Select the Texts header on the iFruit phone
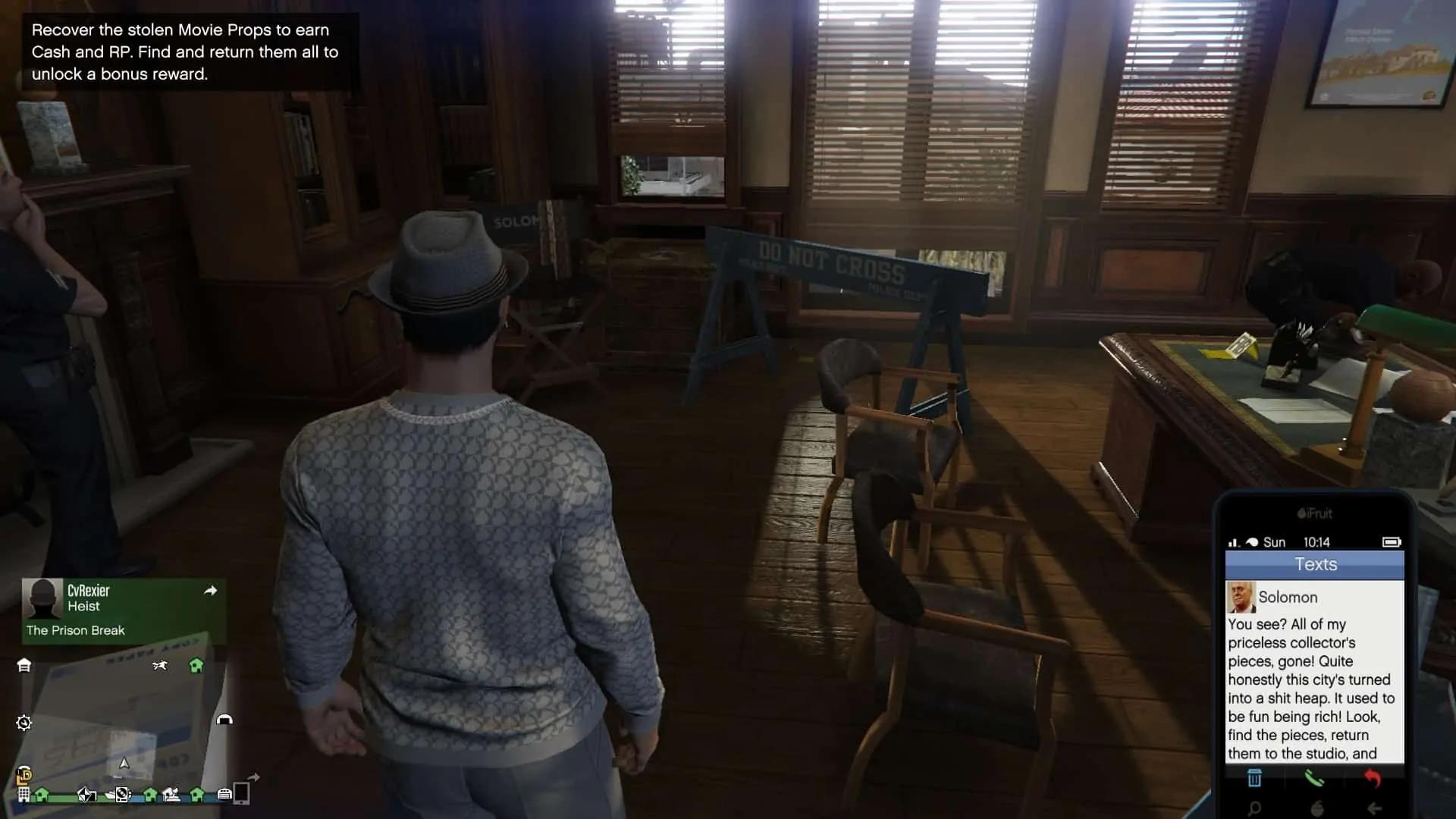 click(x=1315, y=565)
